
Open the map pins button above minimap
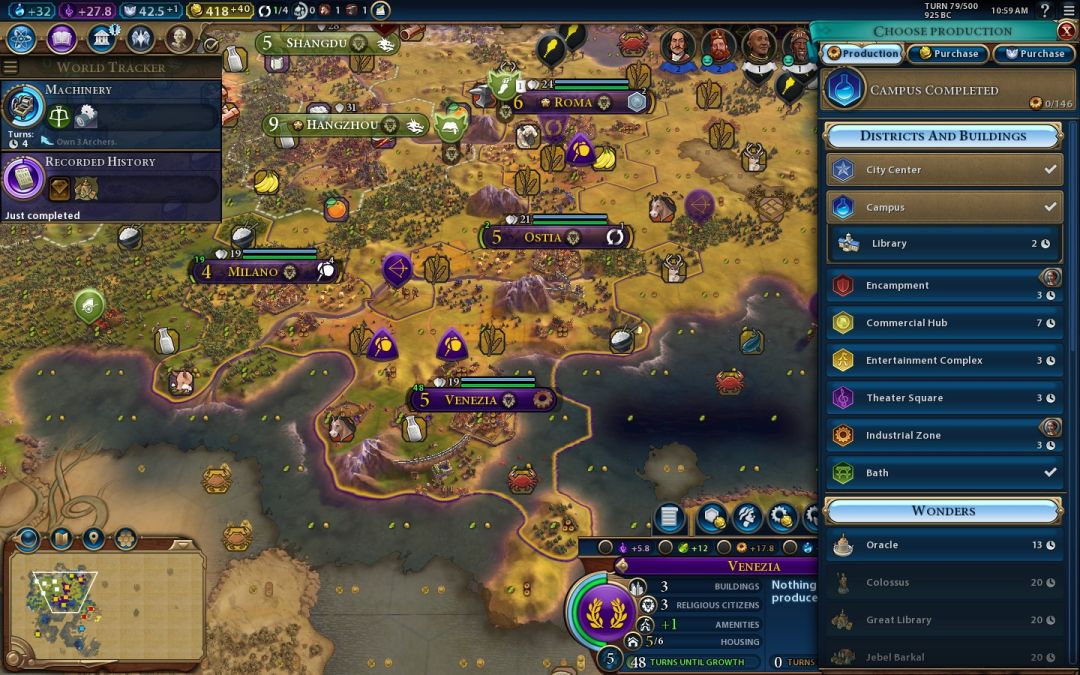click(x=93, y=539)
